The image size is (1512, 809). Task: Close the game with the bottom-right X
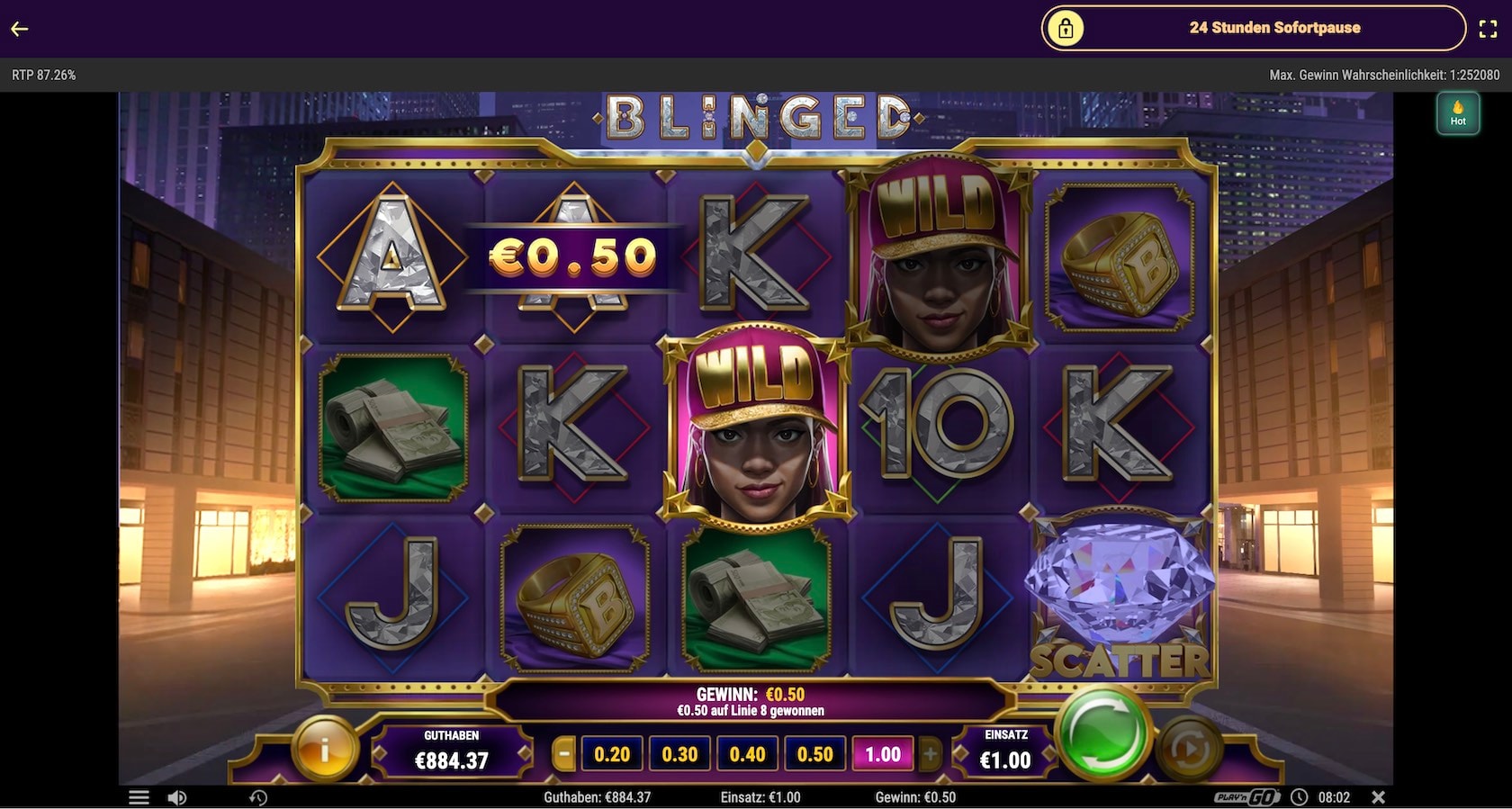(x=1377, y=796)
